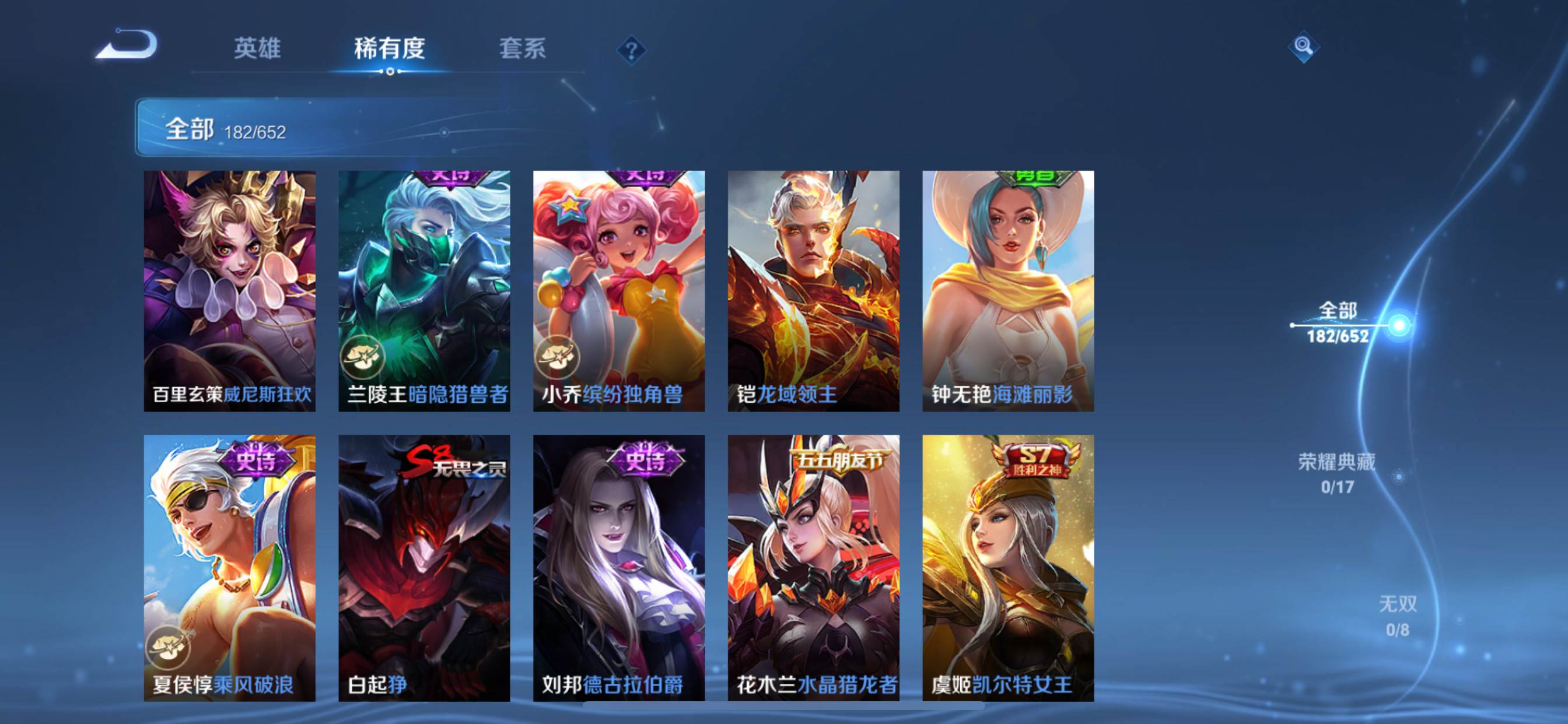1568x724 pixels.
Task: View the 花木兰 水晶猎龙者 skin card
Action: [x=813, y=567]
